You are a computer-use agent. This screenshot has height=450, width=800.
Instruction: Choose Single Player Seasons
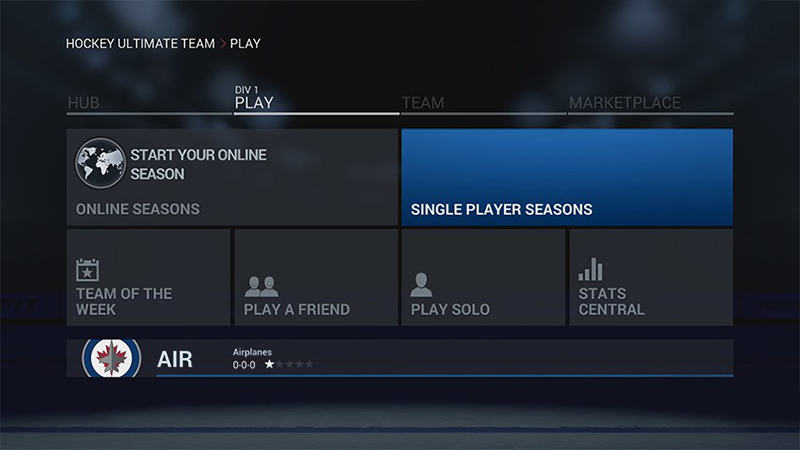click(567, 177)
